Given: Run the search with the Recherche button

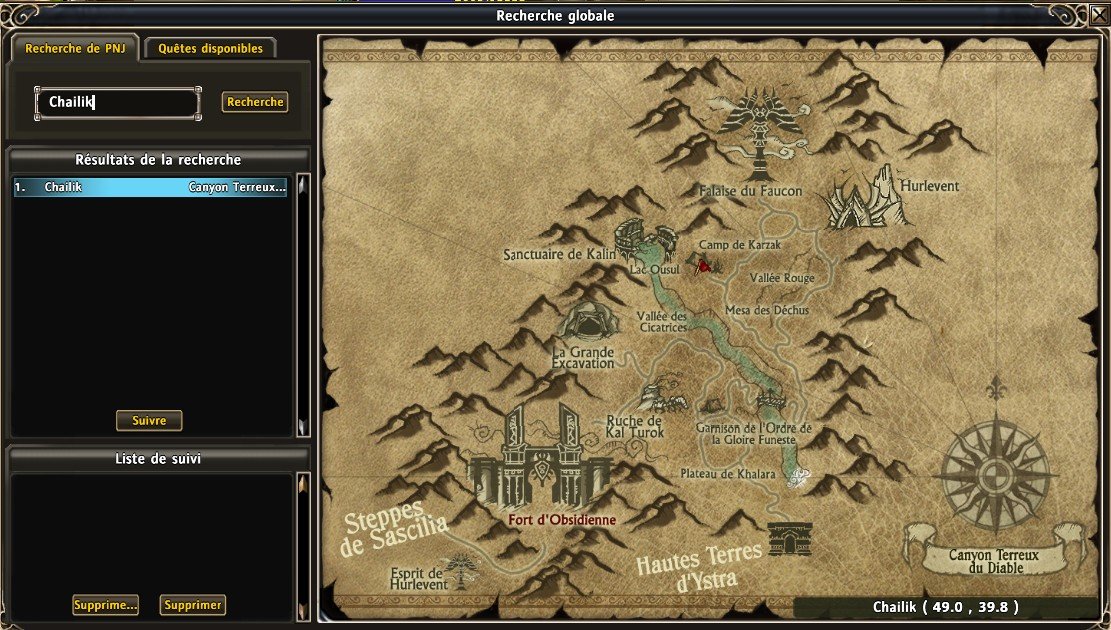Looking at the screenshot, I should [x=255, y=102].
